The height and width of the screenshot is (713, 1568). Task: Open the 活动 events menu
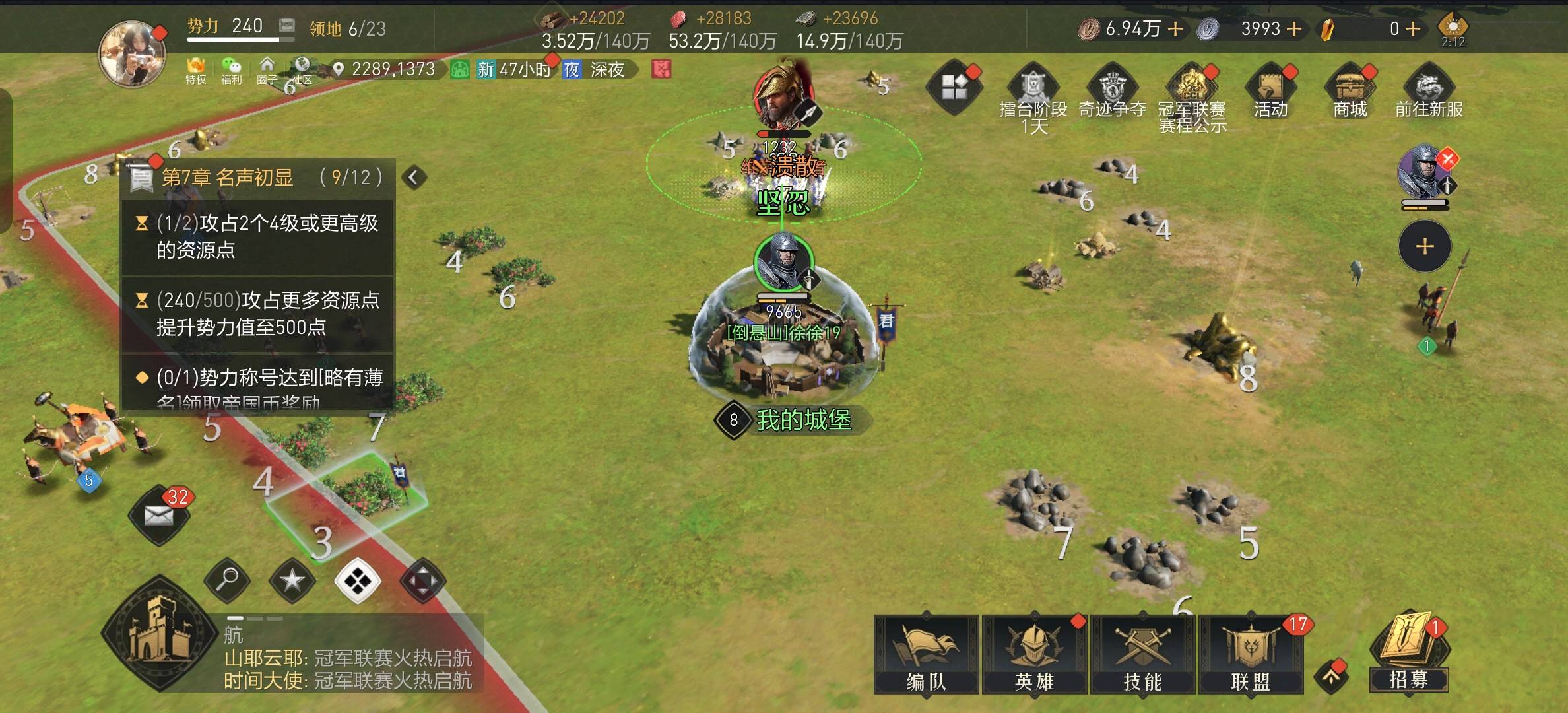[x=1270, y=92]
